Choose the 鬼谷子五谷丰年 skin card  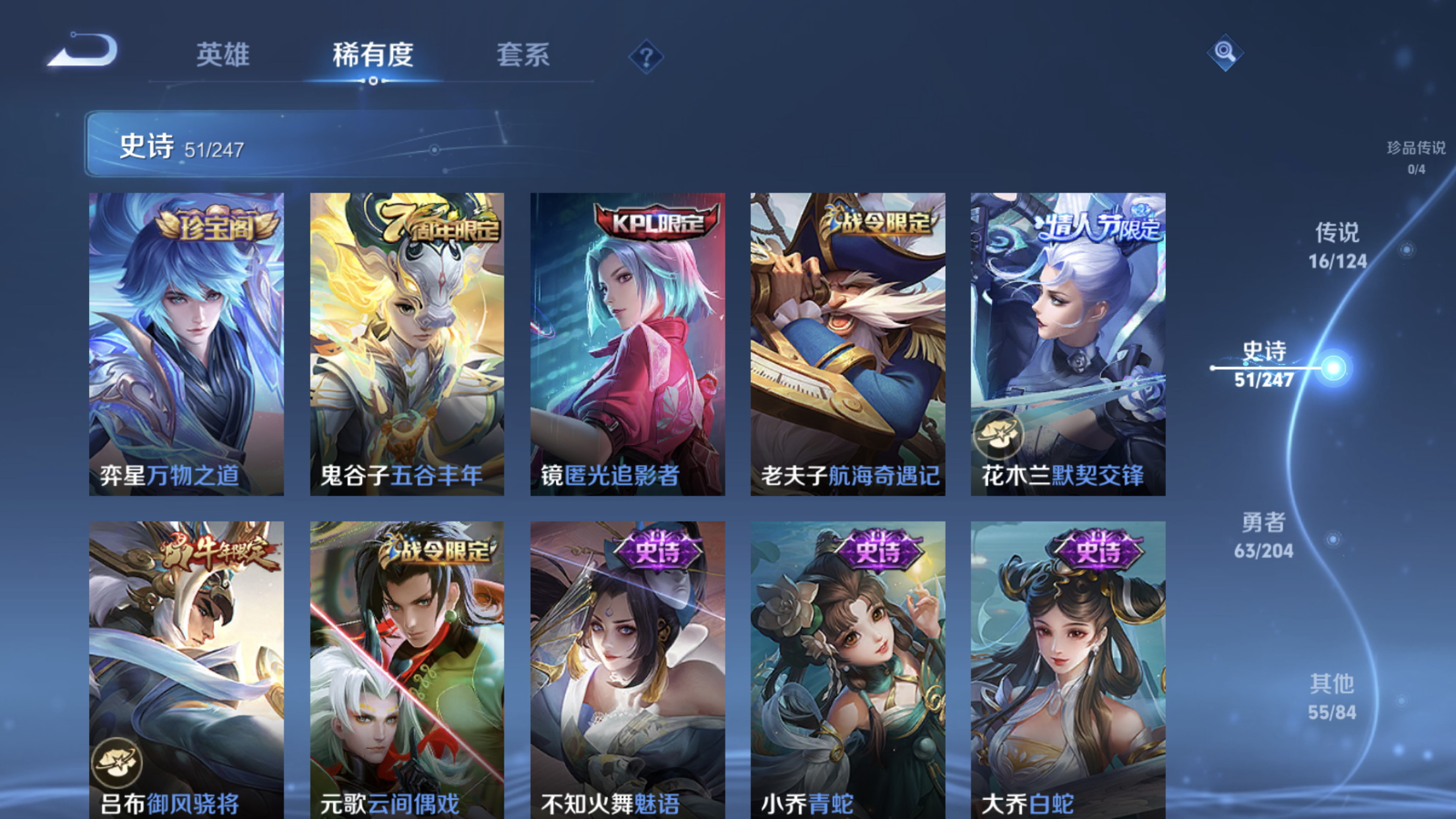point(407,344)
